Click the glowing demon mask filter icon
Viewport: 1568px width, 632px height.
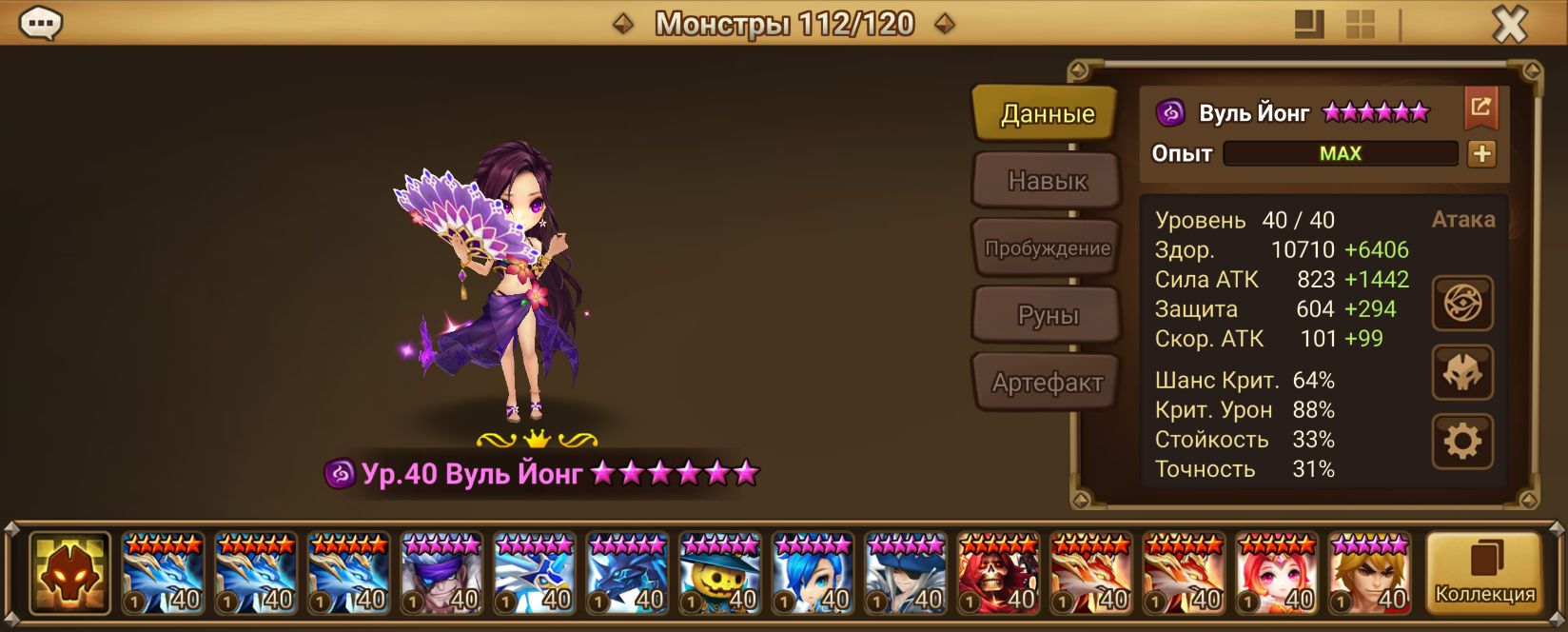pos(69,573)
